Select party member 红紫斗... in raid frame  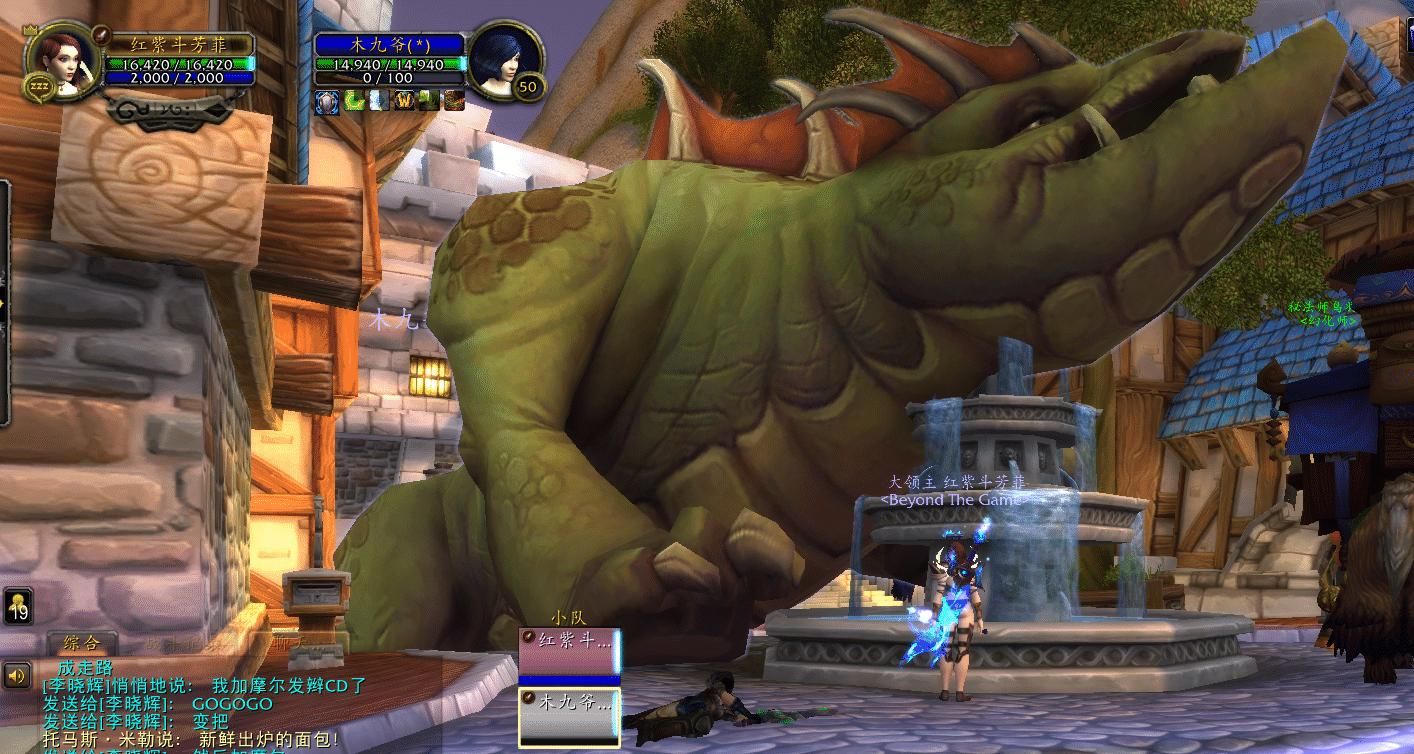tap(568, 650)
